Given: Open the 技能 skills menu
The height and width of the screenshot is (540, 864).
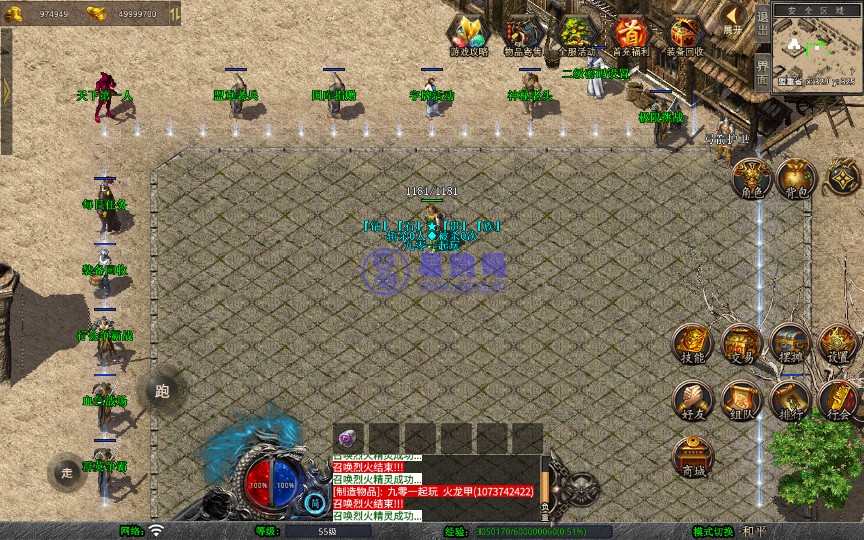Looking at the screenshot, I should click(693, 343).
